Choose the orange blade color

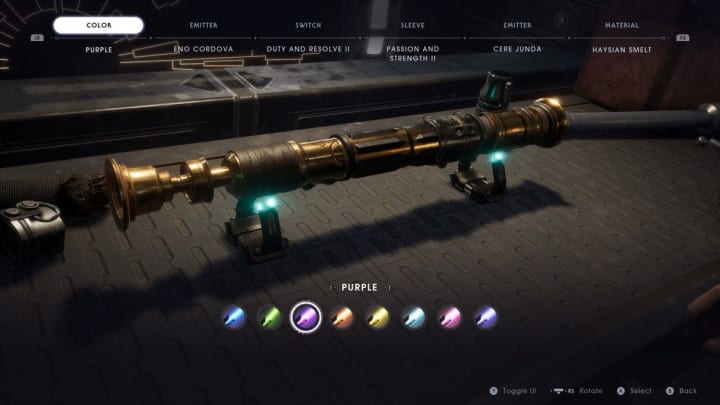tap(342, 318)
